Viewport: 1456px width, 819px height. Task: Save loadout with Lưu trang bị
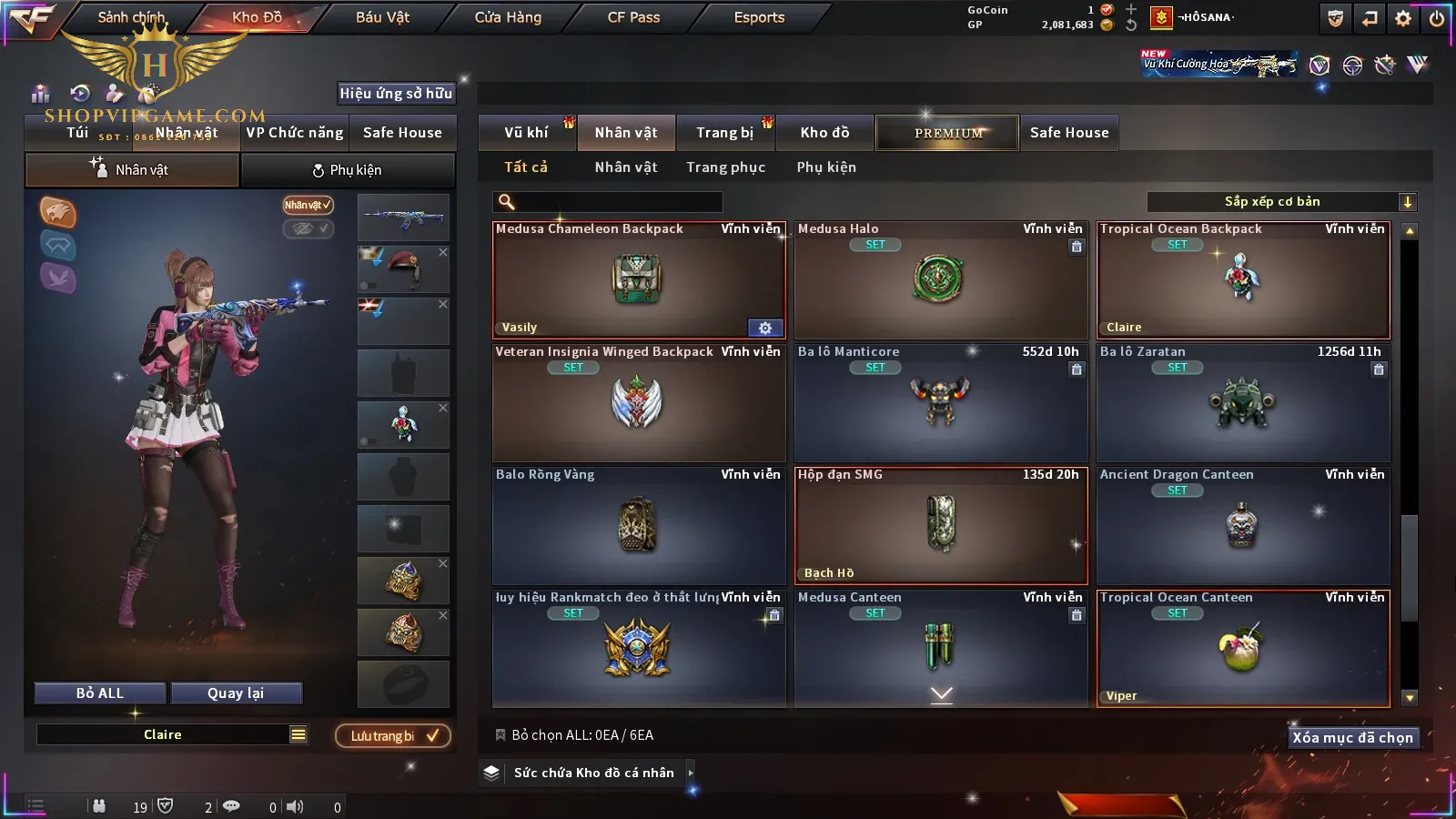click(393, 736)
